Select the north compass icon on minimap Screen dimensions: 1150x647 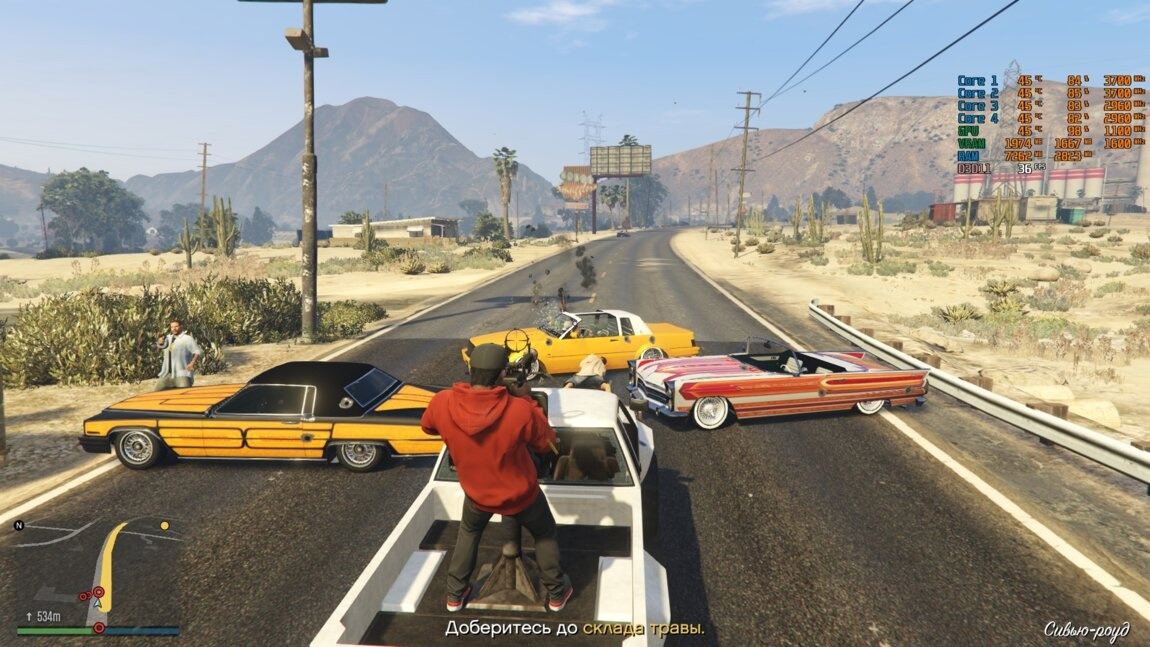point(19,525)
